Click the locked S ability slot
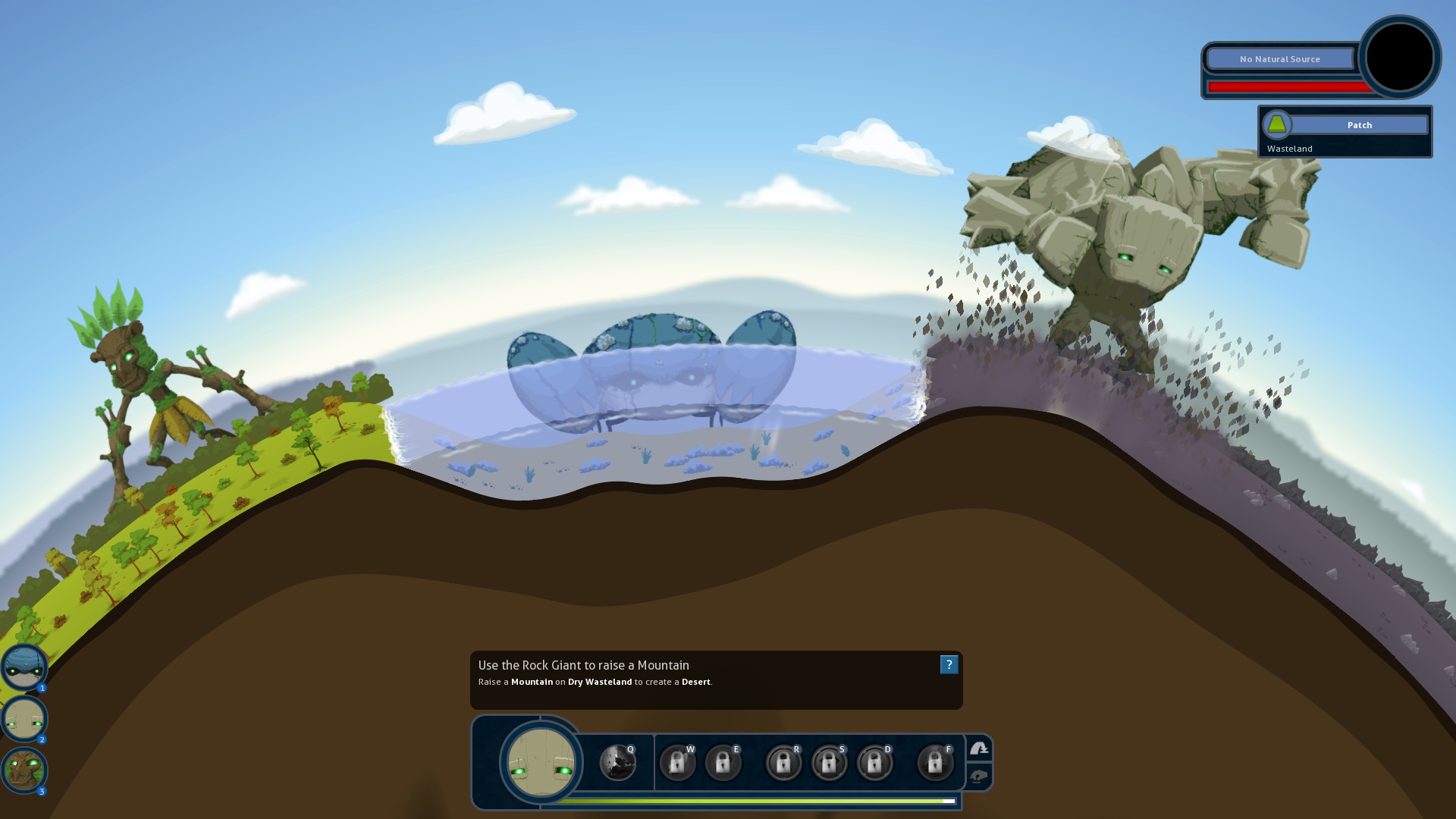The width and height of the screenshot is (1456, 819). tap(829, 762)
